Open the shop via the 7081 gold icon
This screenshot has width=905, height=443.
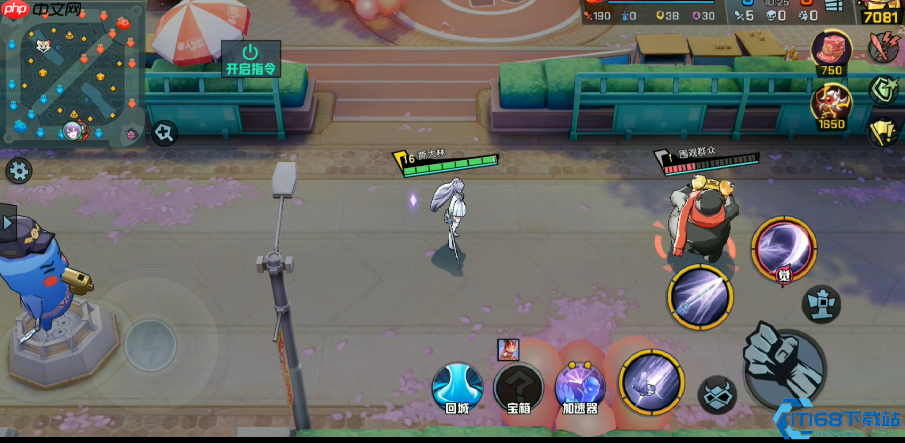click(879, 12)
